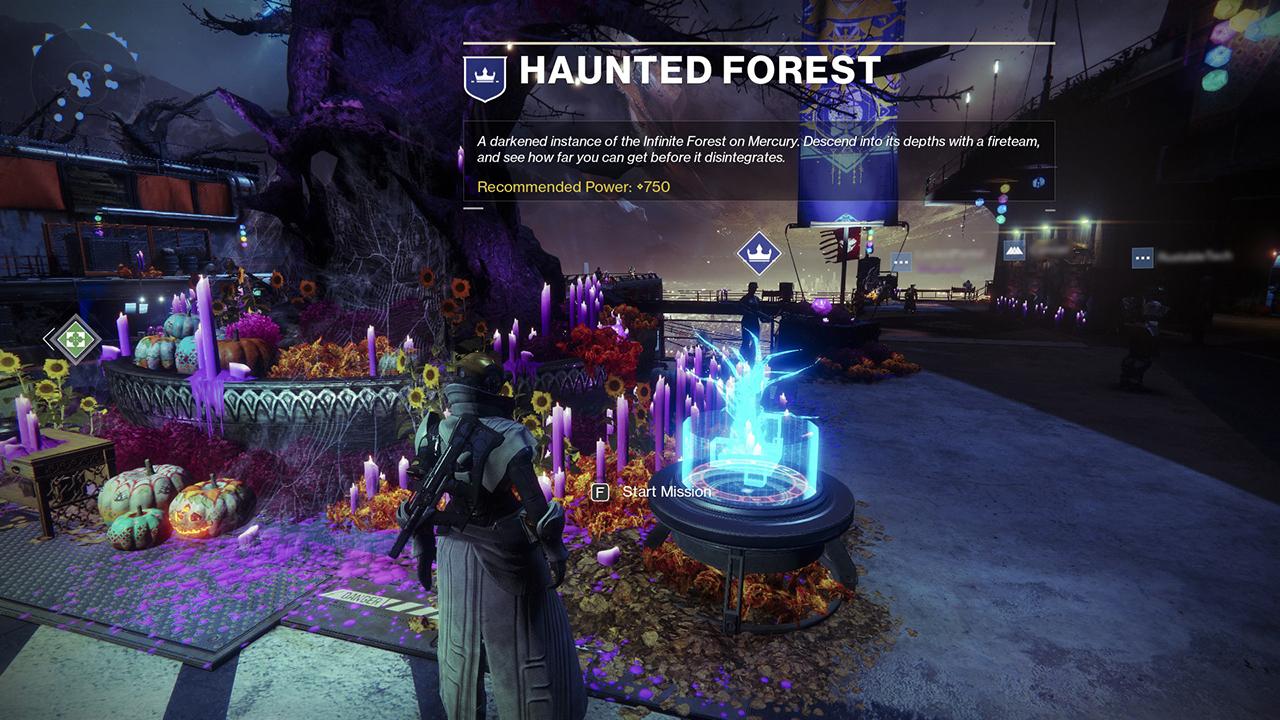Open the Haunted Forest description panel
Image resolution: width=1280 pixels, height=720 pixels.
coord(758,160)
